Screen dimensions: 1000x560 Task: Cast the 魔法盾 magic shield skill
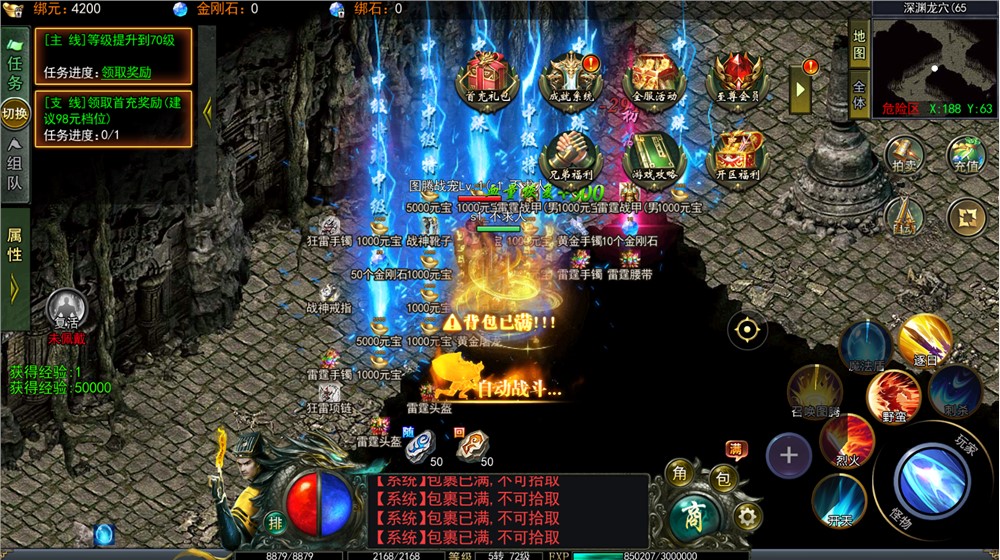click(x=864, y=347)
